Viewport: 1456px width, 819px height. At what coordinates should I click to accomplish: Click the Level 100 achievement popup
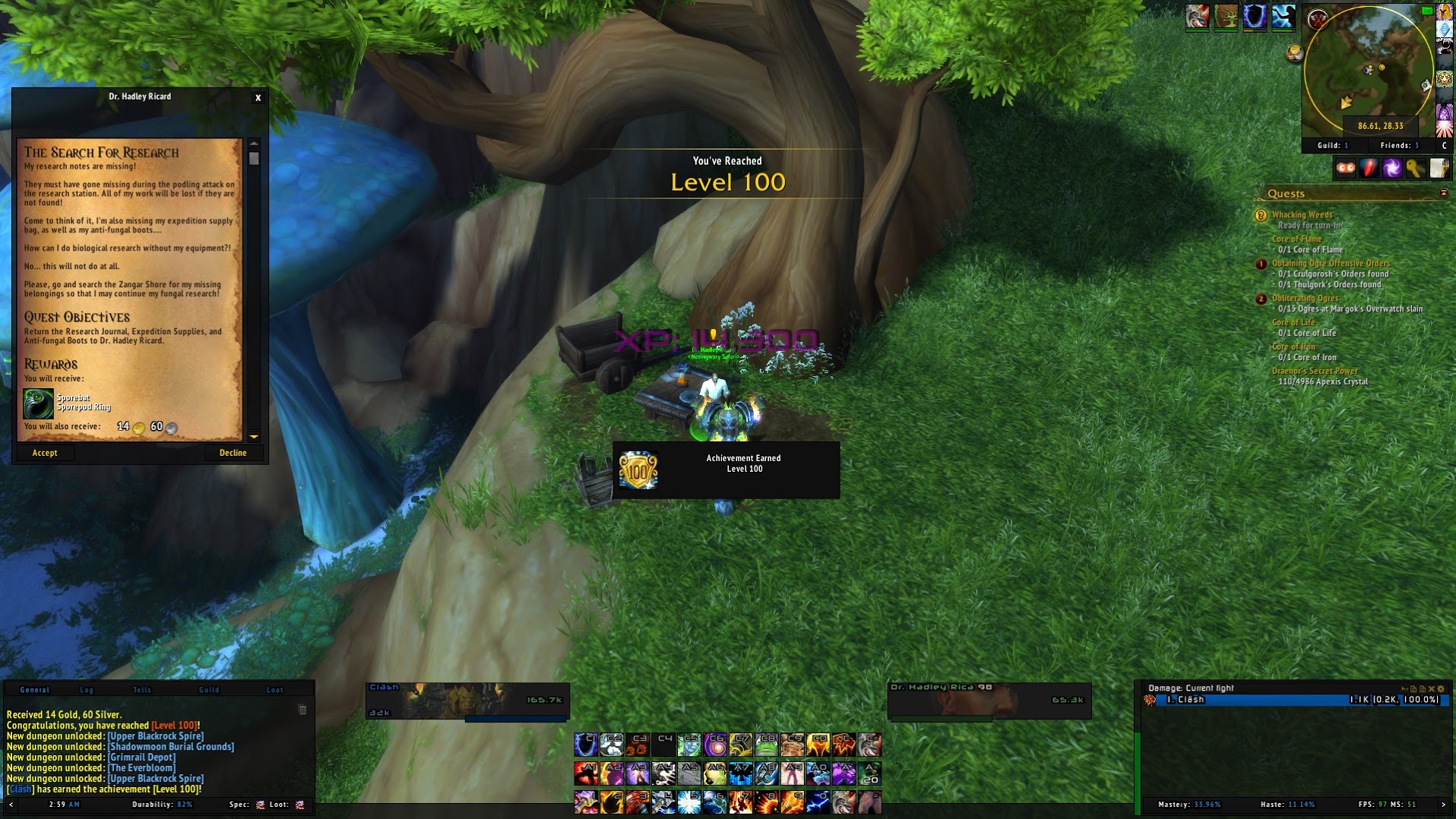(x=726, y=470)
